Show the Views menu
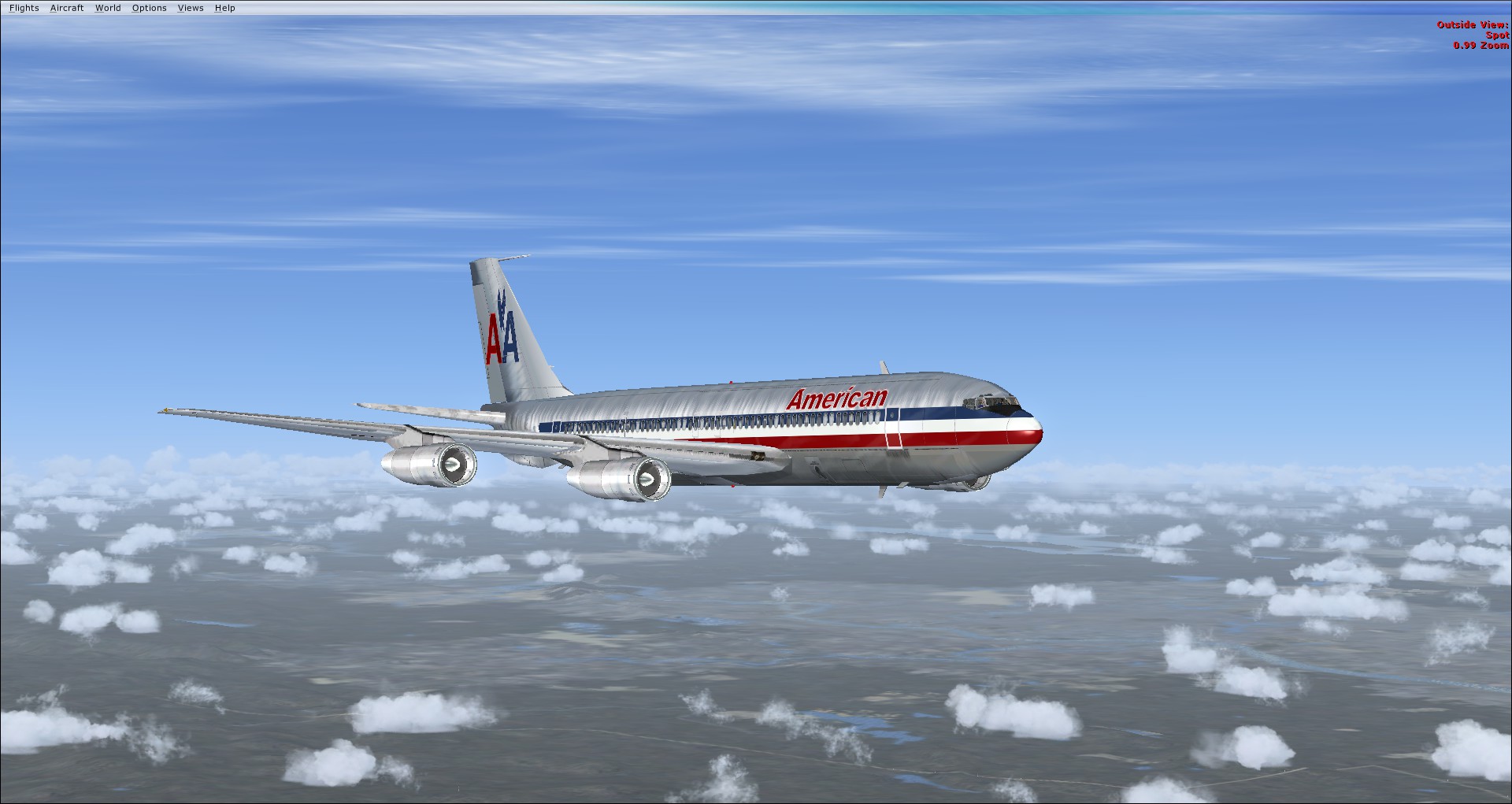Viewport: 1512px width, 804px height. (x=191, y=8)
